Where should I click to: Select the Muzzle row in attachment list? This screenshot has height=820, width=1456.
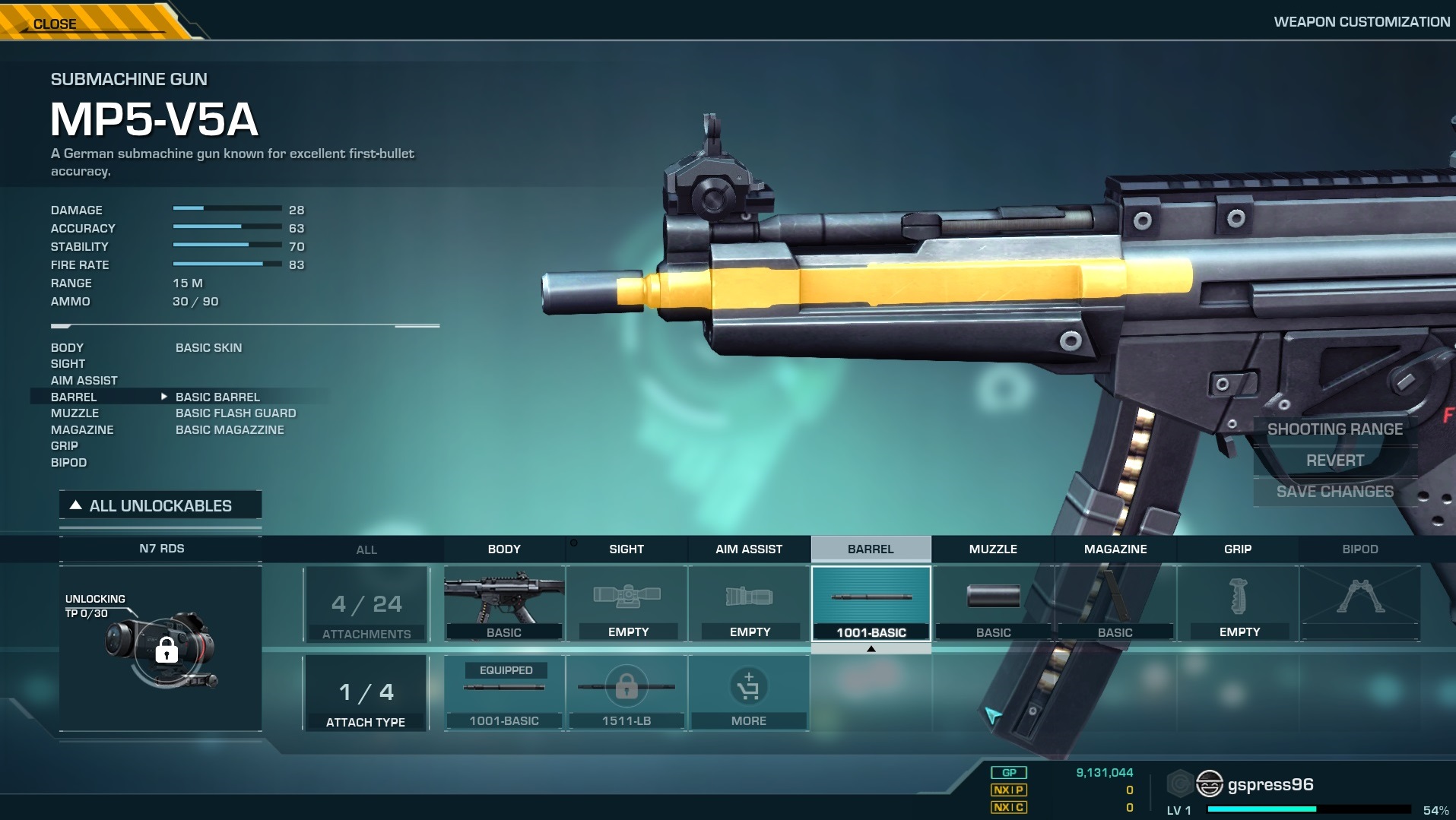(x=75, y=413)
